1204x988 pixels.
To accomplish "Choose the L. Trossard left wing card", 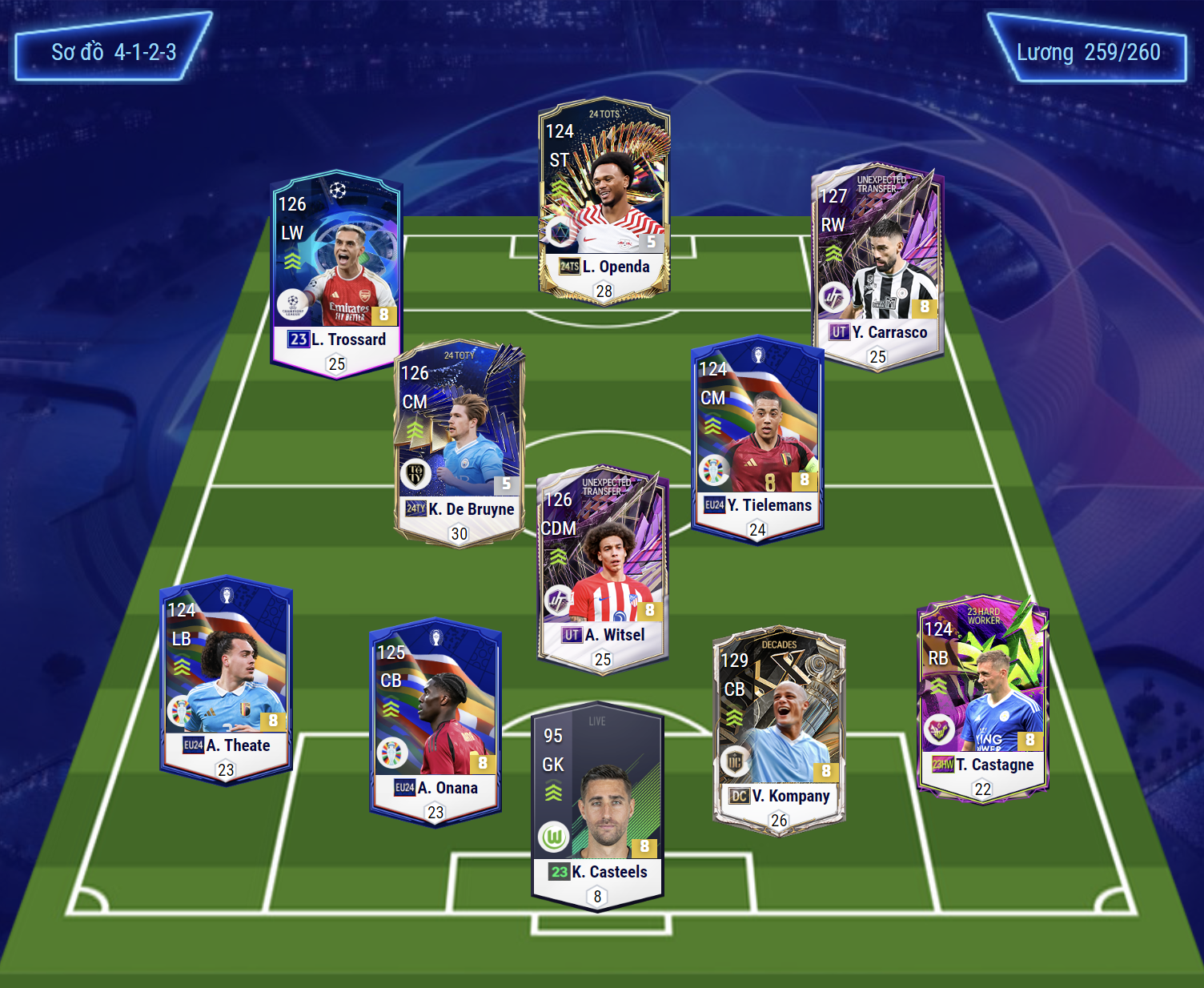I will pos(336,272).
